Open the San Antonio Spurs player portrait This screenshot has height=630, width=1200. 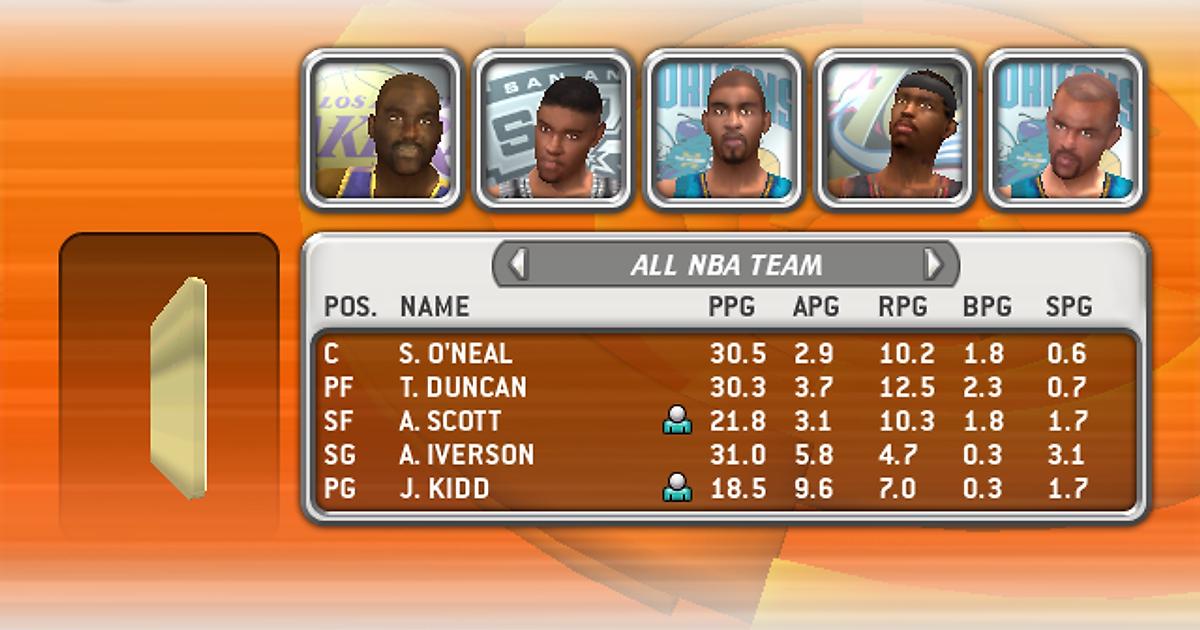click(553, 130)
